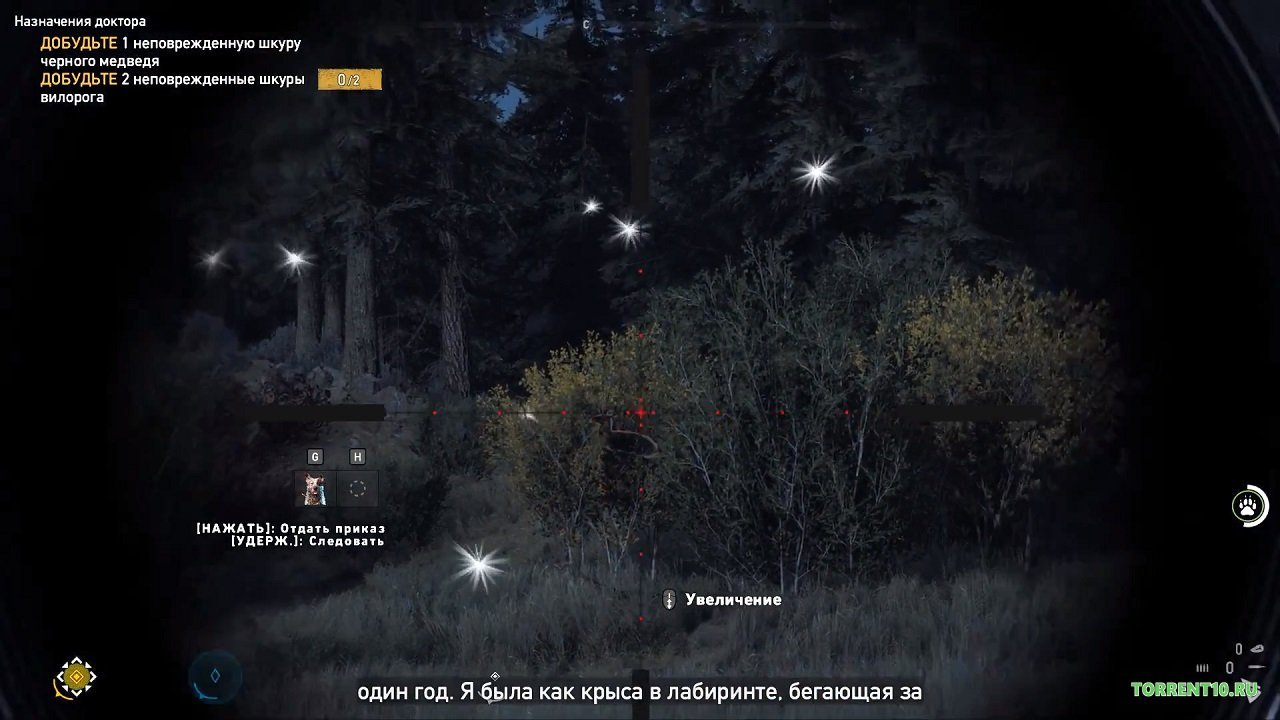Toggle the 0/2 hide counter badge

(x=348, y=78)
